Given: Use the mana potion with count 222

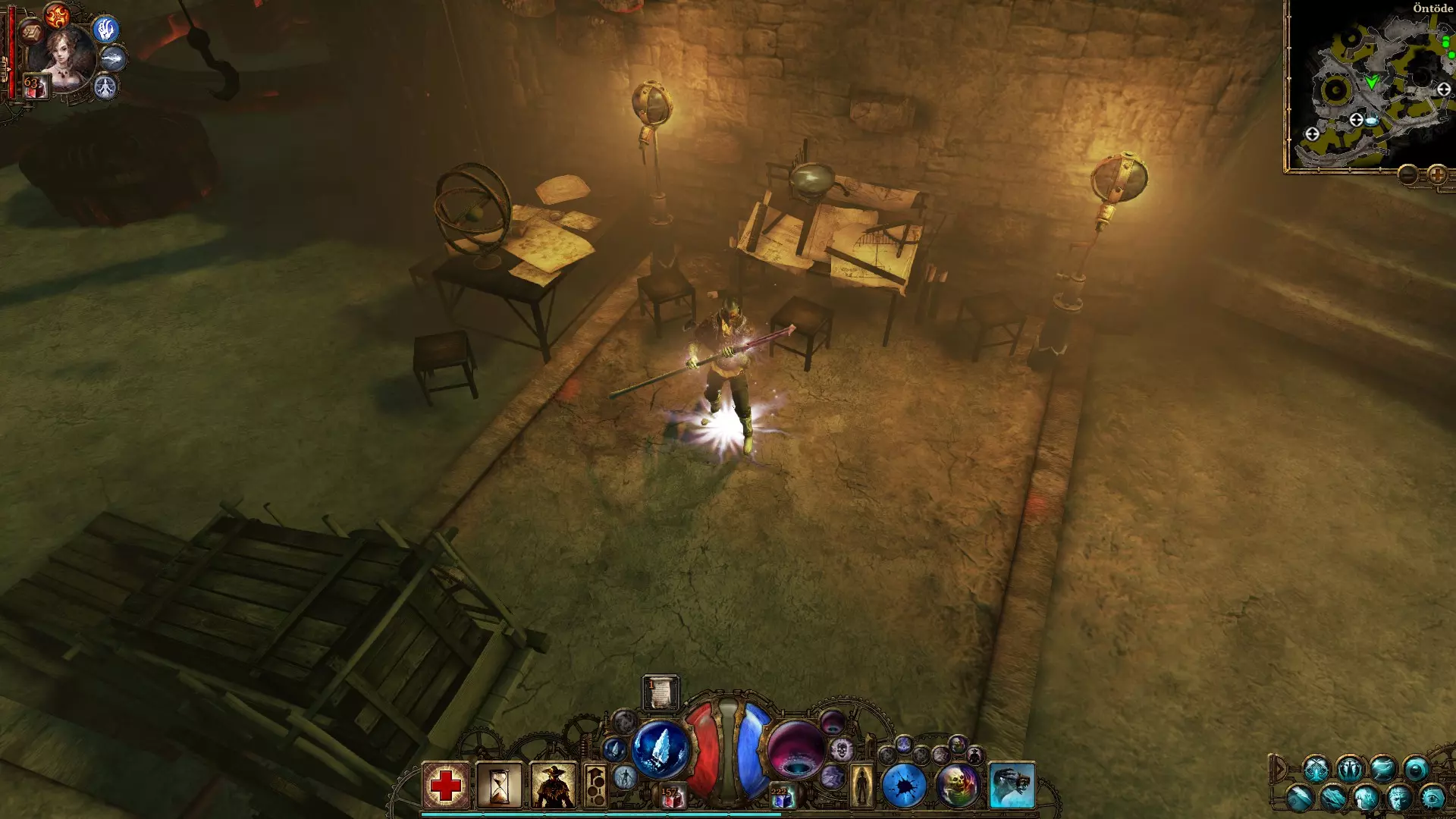Looking at the screenshot, I should pos(781,797).
